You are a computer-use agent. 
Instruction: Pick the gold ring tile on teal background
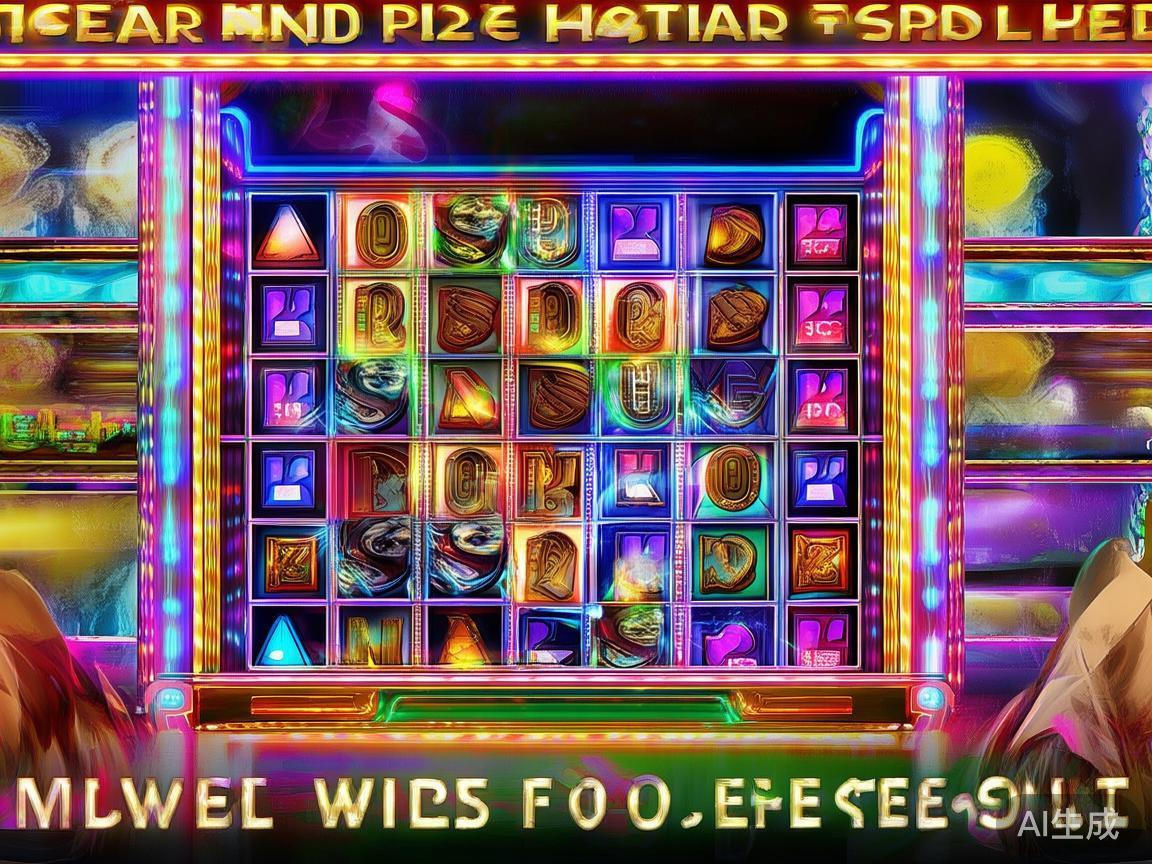tap(733, 477)
